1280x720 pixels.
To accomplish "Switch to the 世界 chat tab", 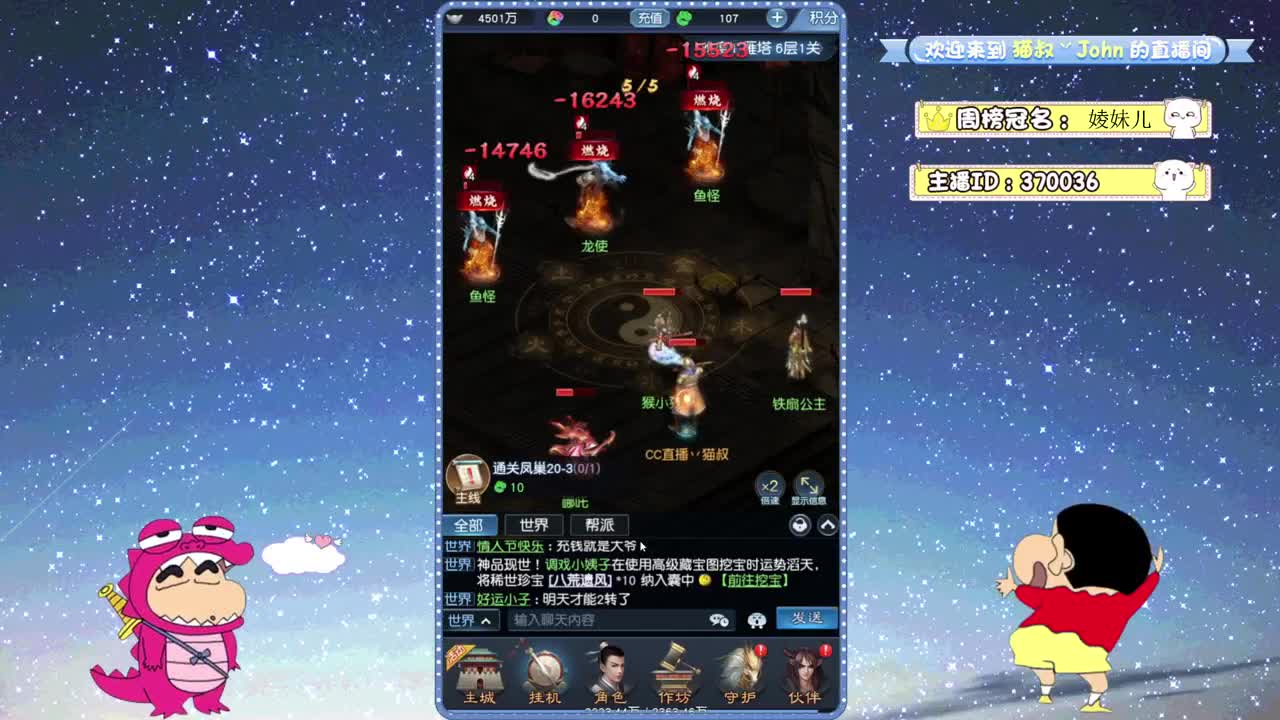I will [533, 524].
